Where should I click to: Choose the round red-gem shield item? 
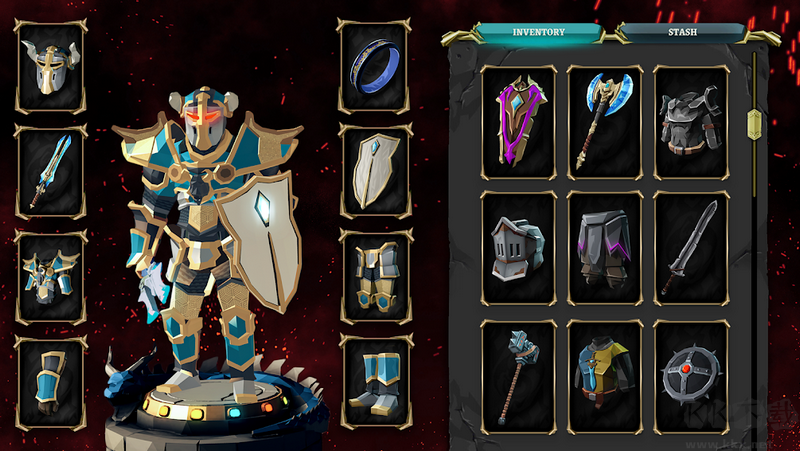point(691,375)
